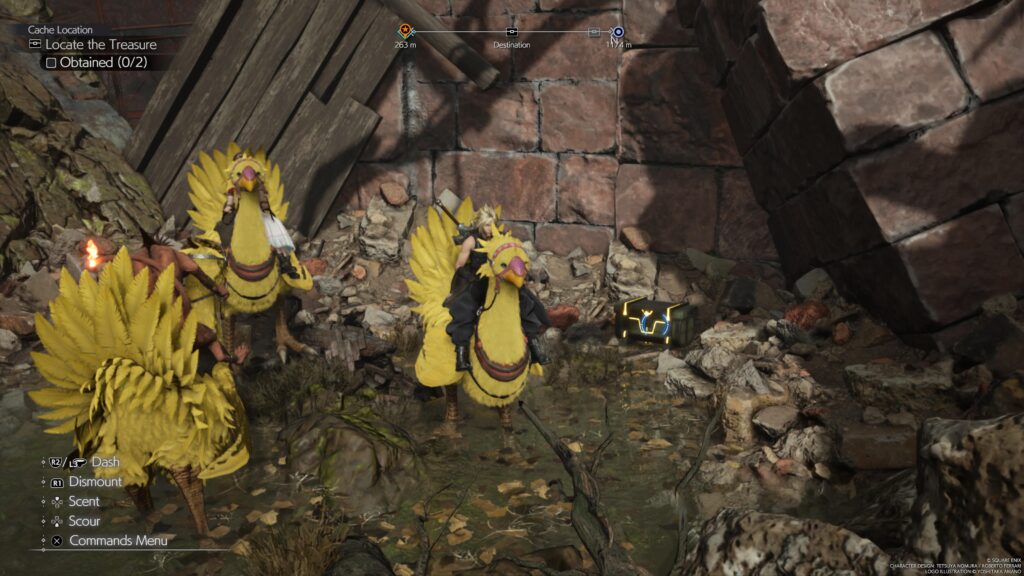Click the Obtained (0/2) objective checkbox
The height and width of the screenshot is (576, 1024).
point(51,62)
